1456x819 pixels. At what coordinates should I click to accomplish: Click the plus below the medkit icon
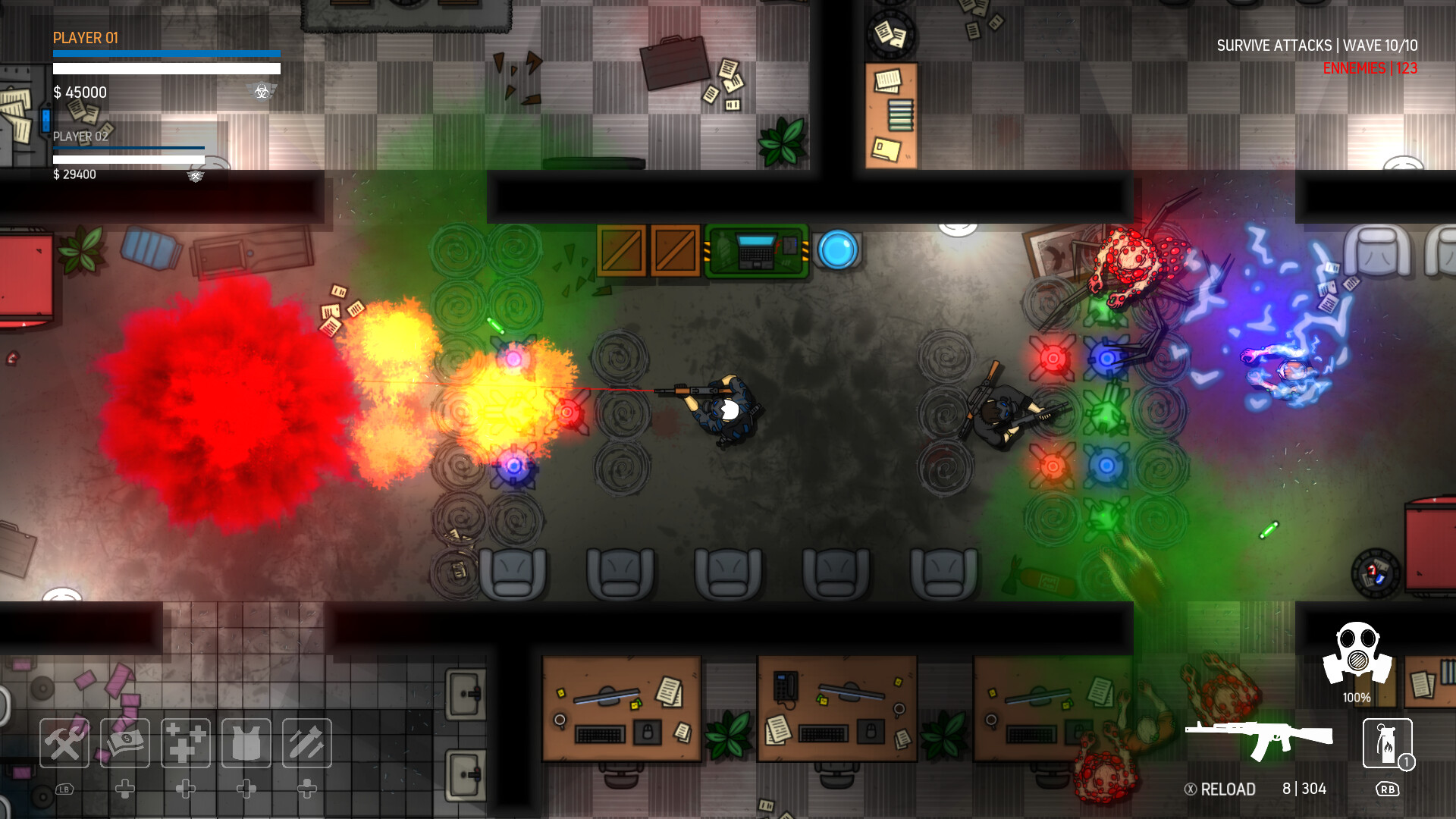click(x=186, y=789)
